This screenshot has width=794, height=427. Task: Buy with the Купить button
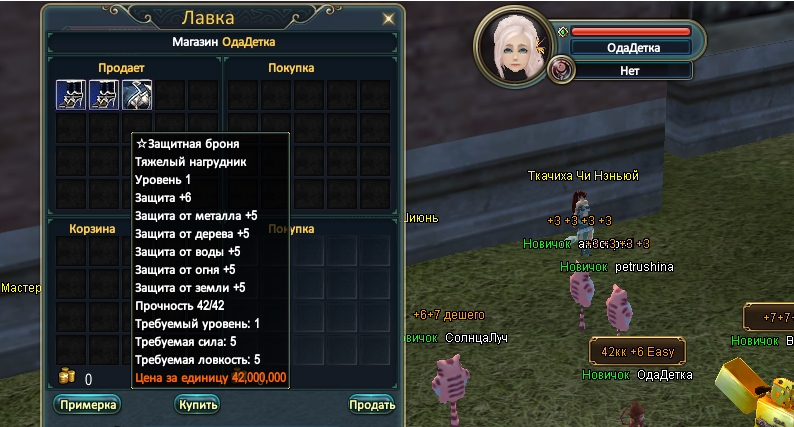pos(196,404)
